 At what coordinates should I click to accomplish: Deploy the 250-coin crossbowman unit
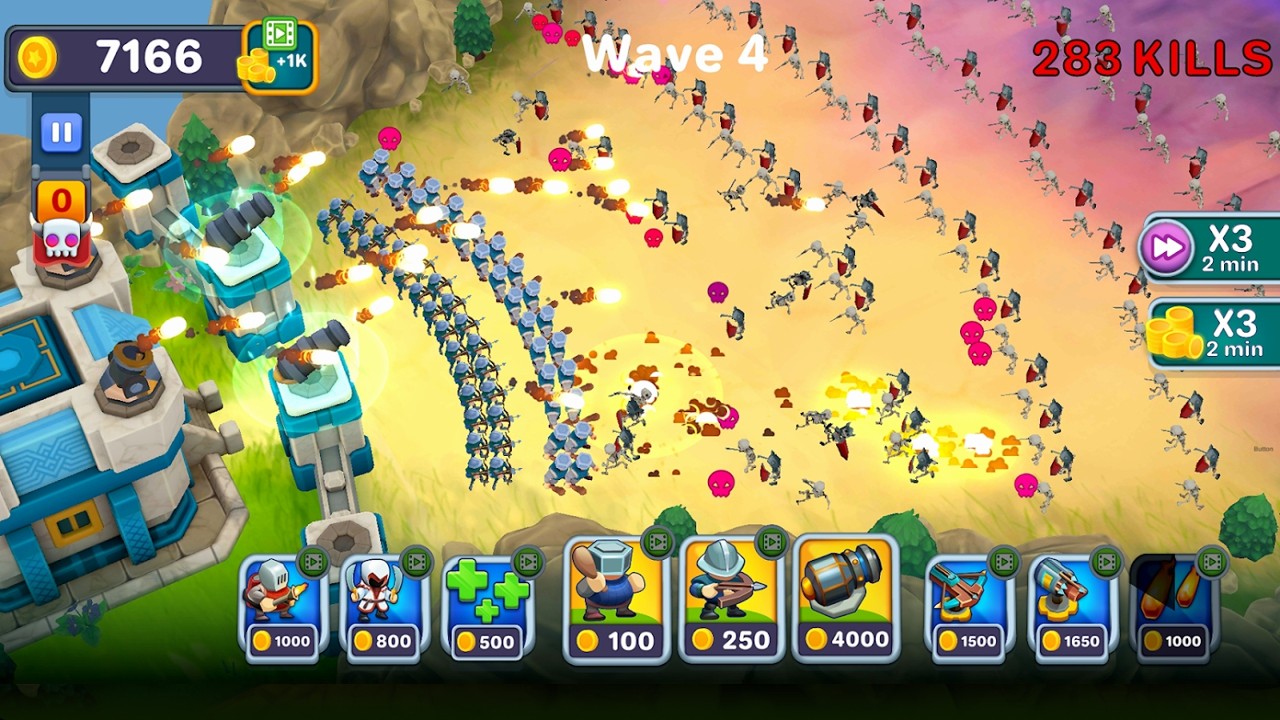(x=731, y=602)
